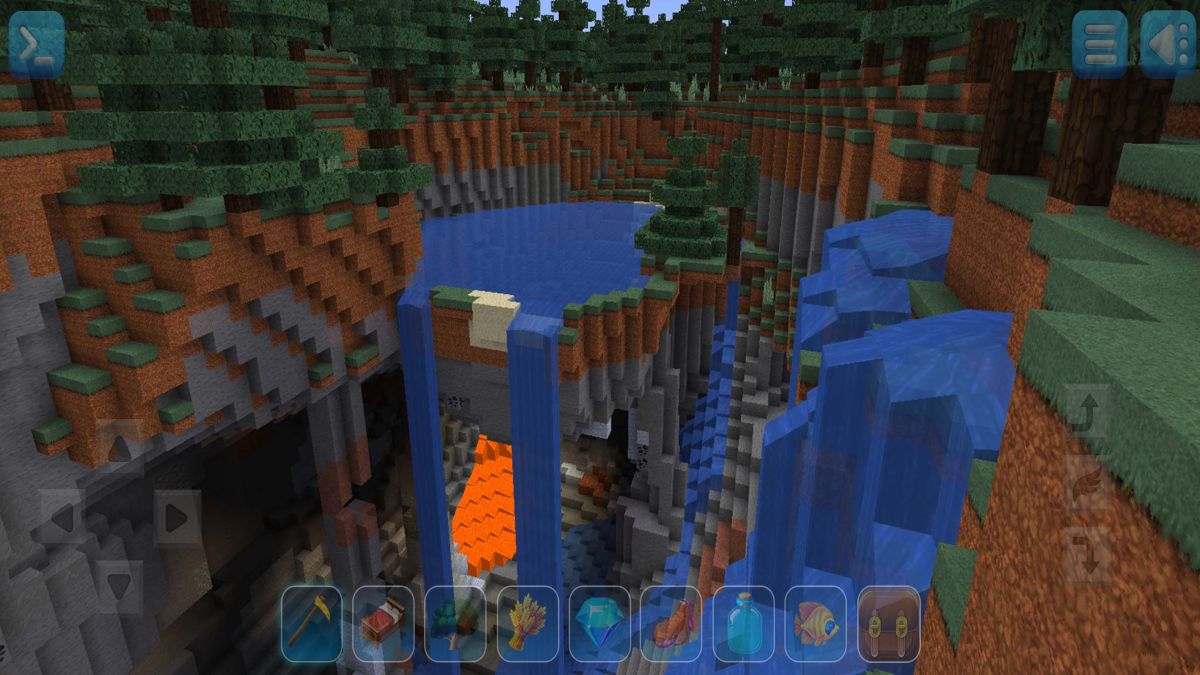Select the glass bottle slot
This screenshot has width=1200, height=675.
[744, 624]
